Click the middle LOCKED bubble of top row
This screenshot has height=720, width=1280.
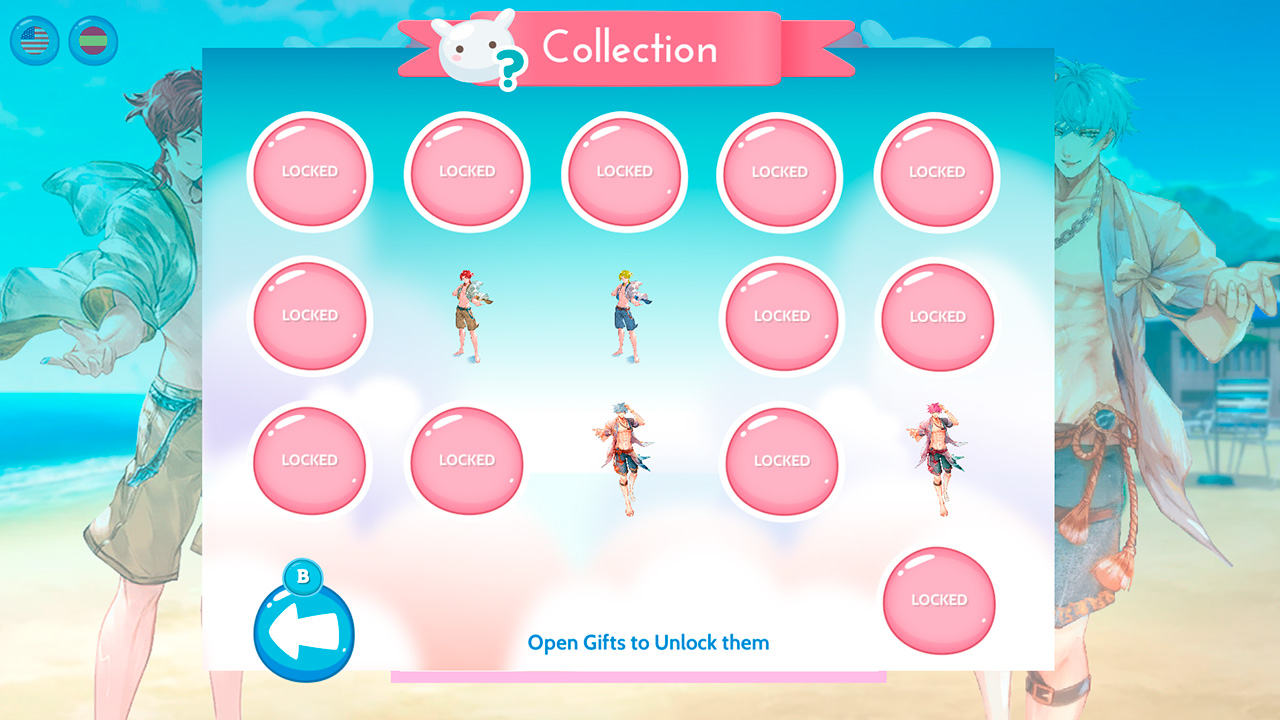pyautogui.click(x=624, y=172)
